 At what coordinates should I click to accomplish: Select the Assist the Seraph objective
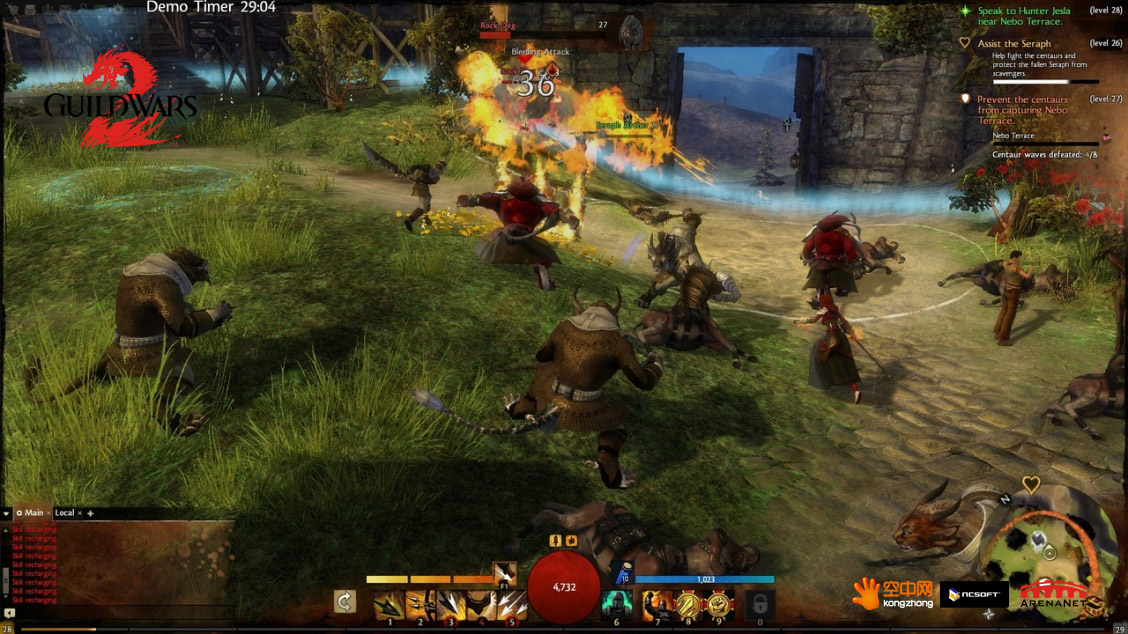pos(1014,44)
